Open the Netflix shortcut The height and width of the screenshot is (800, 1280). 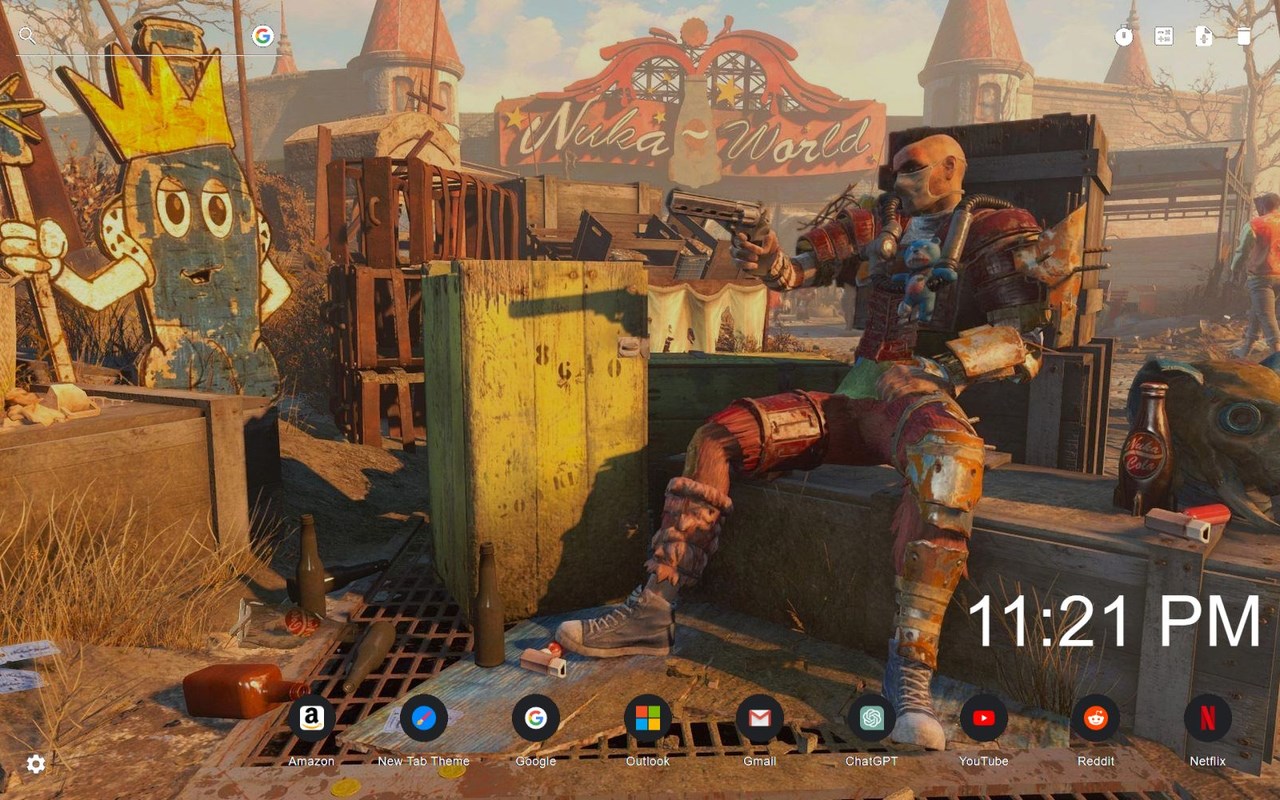point(1207,718)
